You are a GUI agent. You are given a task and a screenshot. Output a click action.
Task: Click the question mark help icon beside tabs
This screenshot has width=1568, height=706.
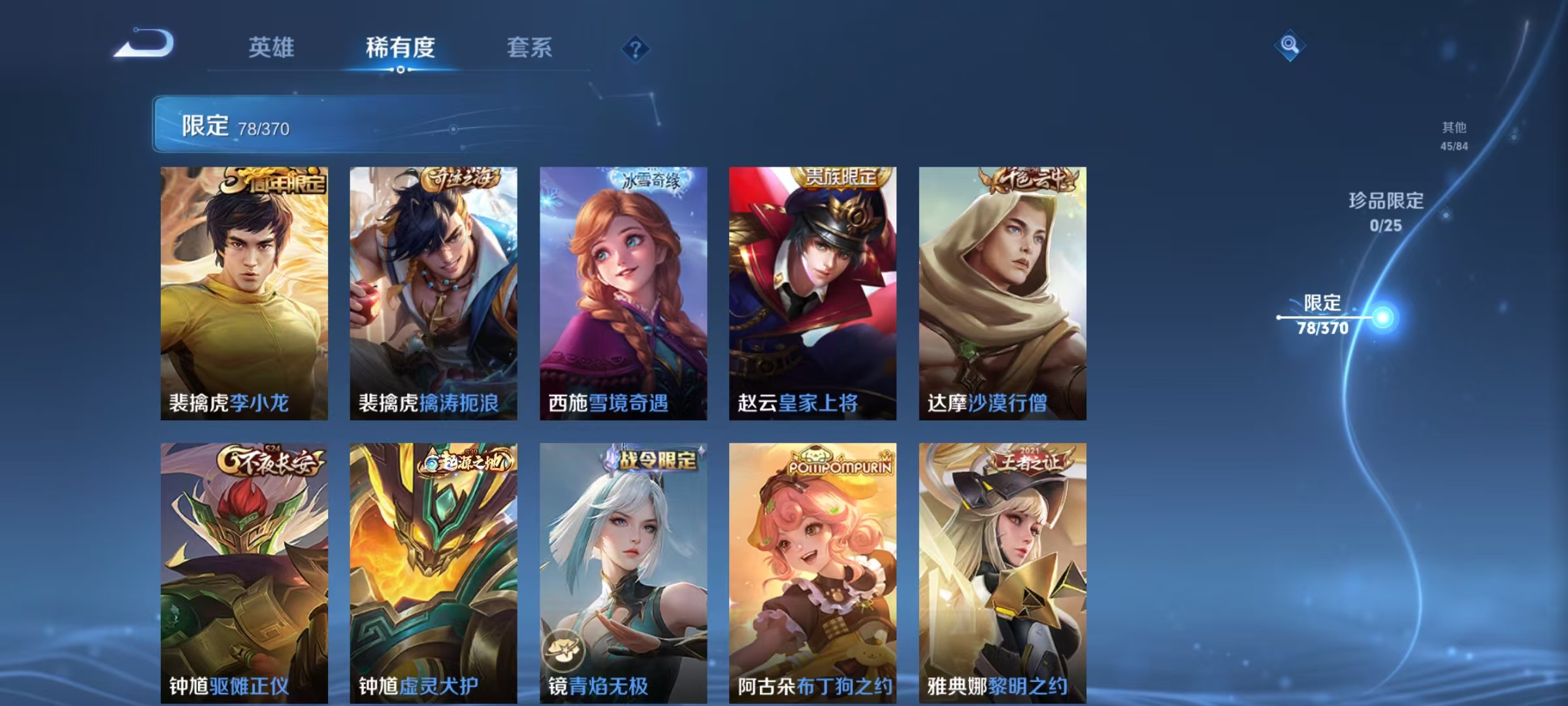click(636, 48)
